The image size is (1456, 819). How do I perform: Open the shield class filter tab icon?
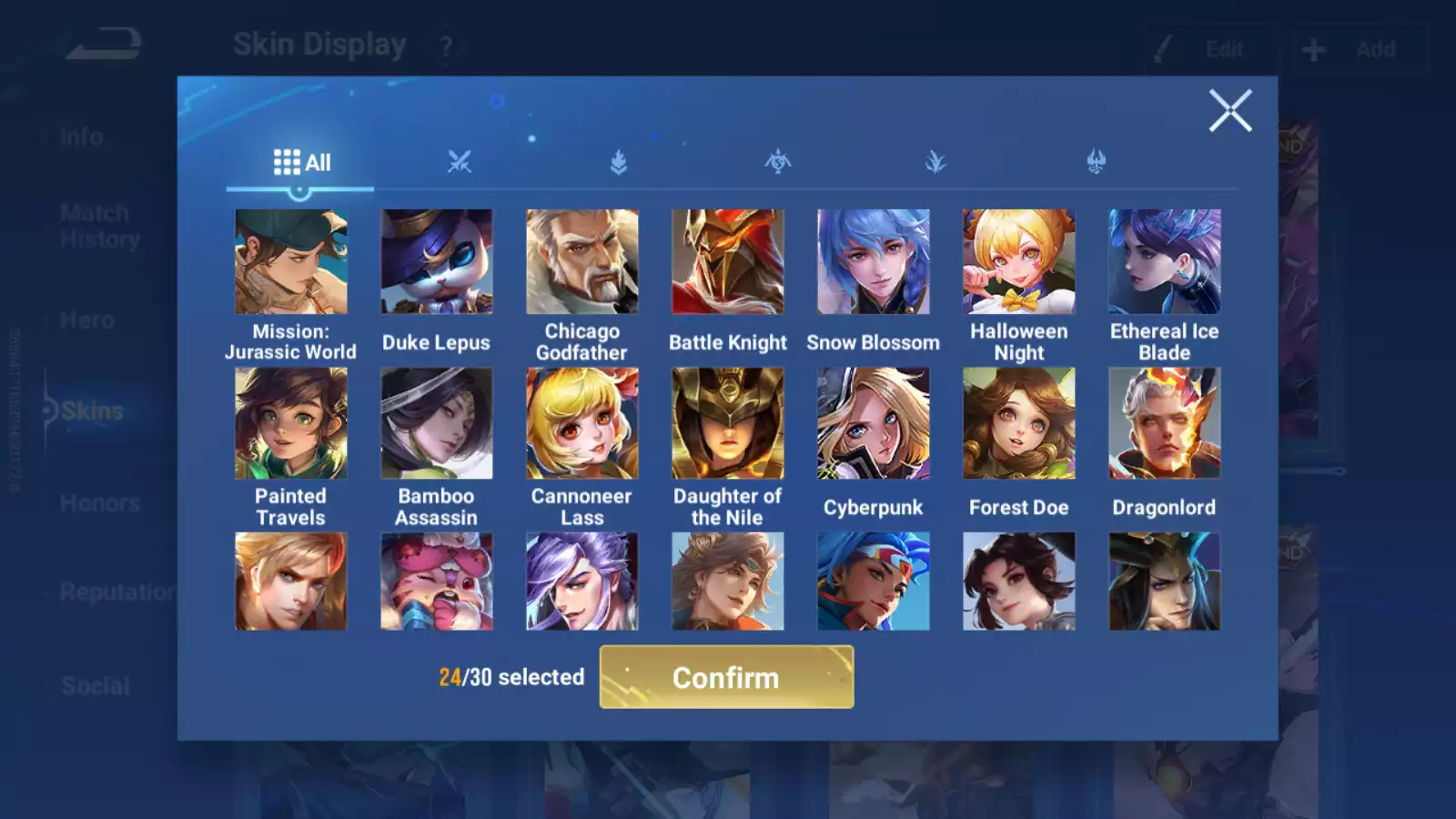click(x=619, y=160)
